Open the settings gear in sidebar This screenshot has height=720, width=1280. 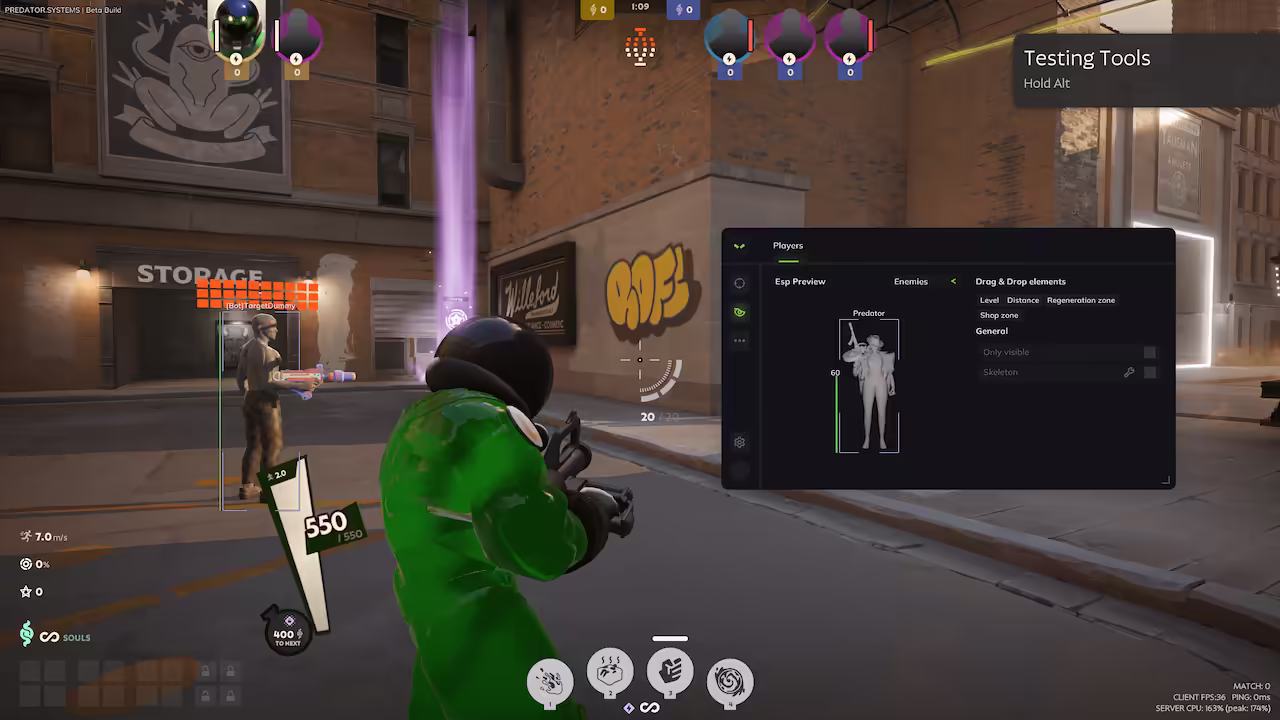(x=740, y=441)
